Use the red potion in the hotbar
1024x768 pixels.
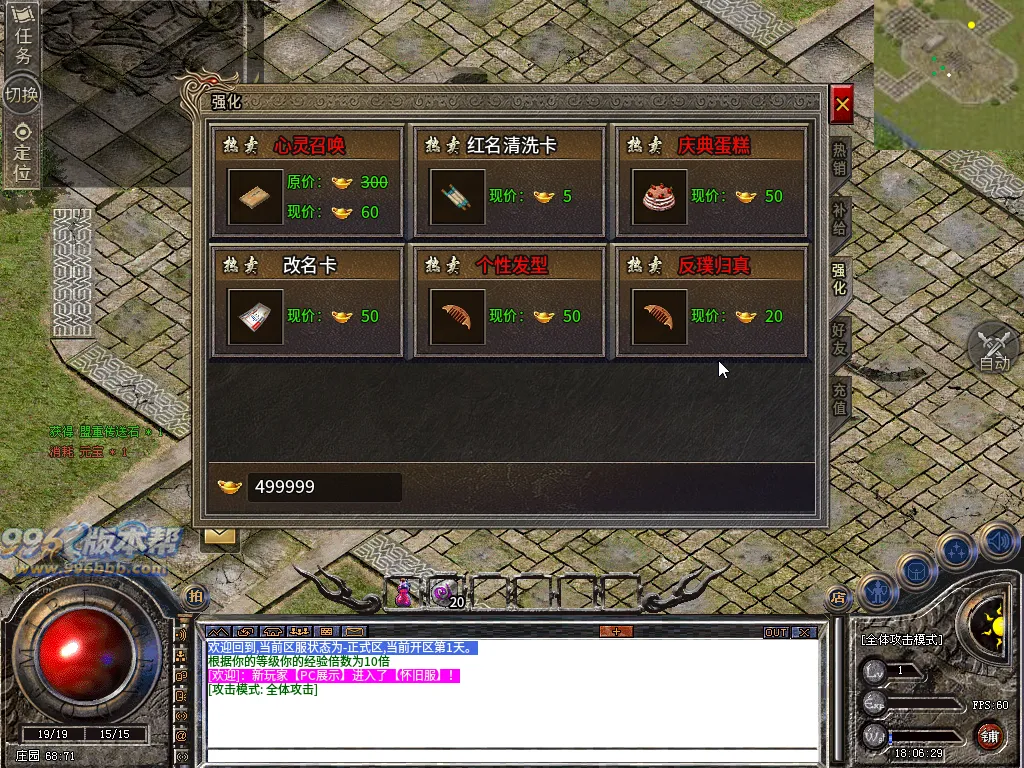pos(404,594)
